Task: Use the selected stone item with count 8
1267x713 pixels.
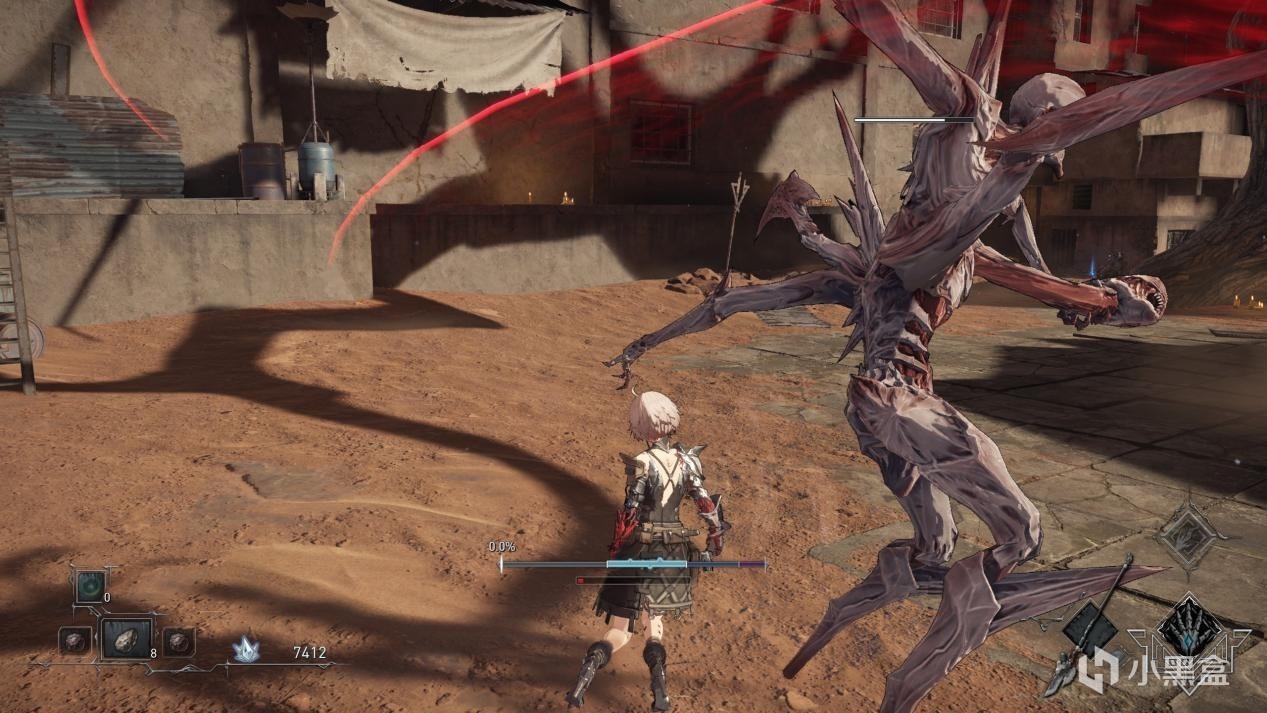Action: (126, 639)
